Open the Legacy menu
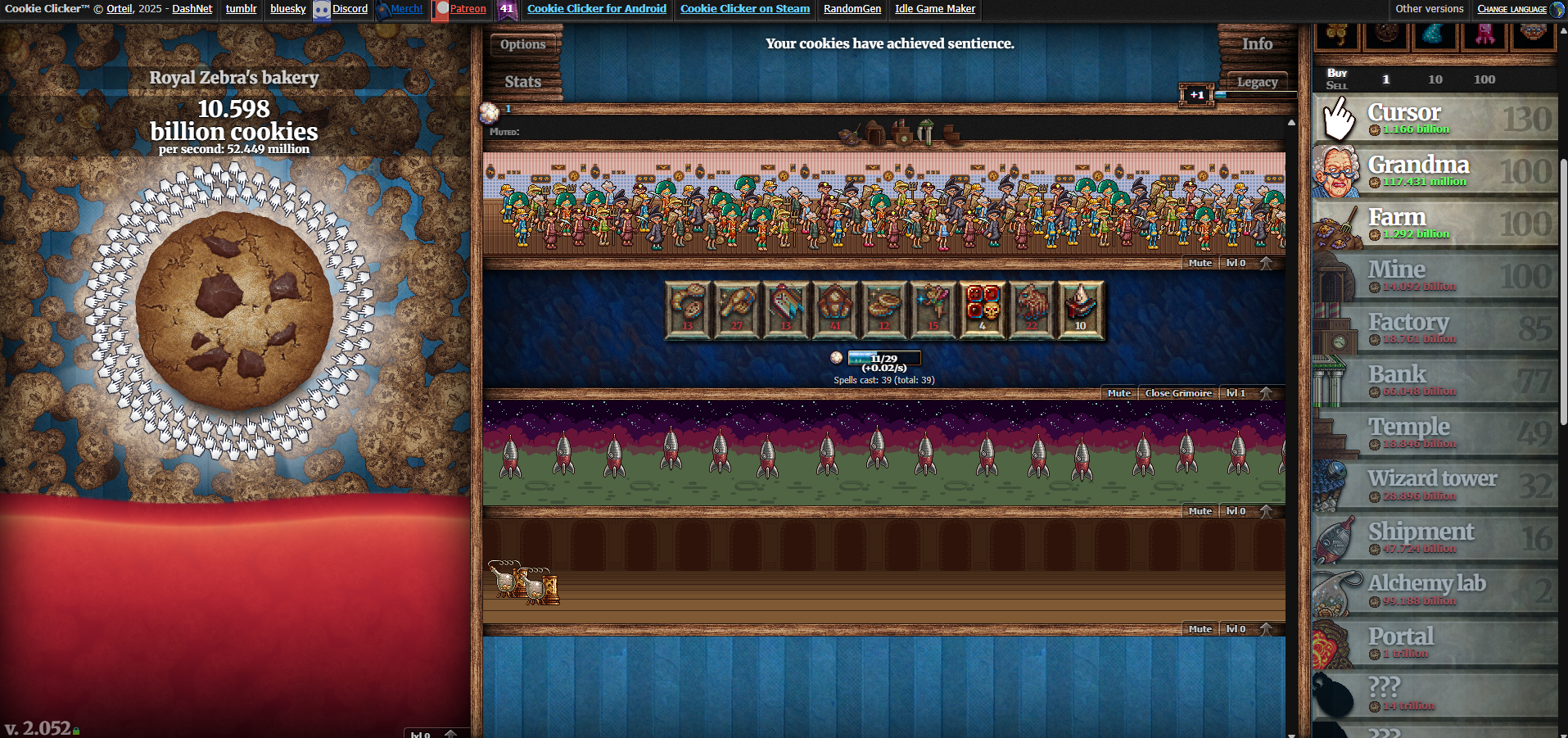1568x738 pixels. tap(1258, 81)
